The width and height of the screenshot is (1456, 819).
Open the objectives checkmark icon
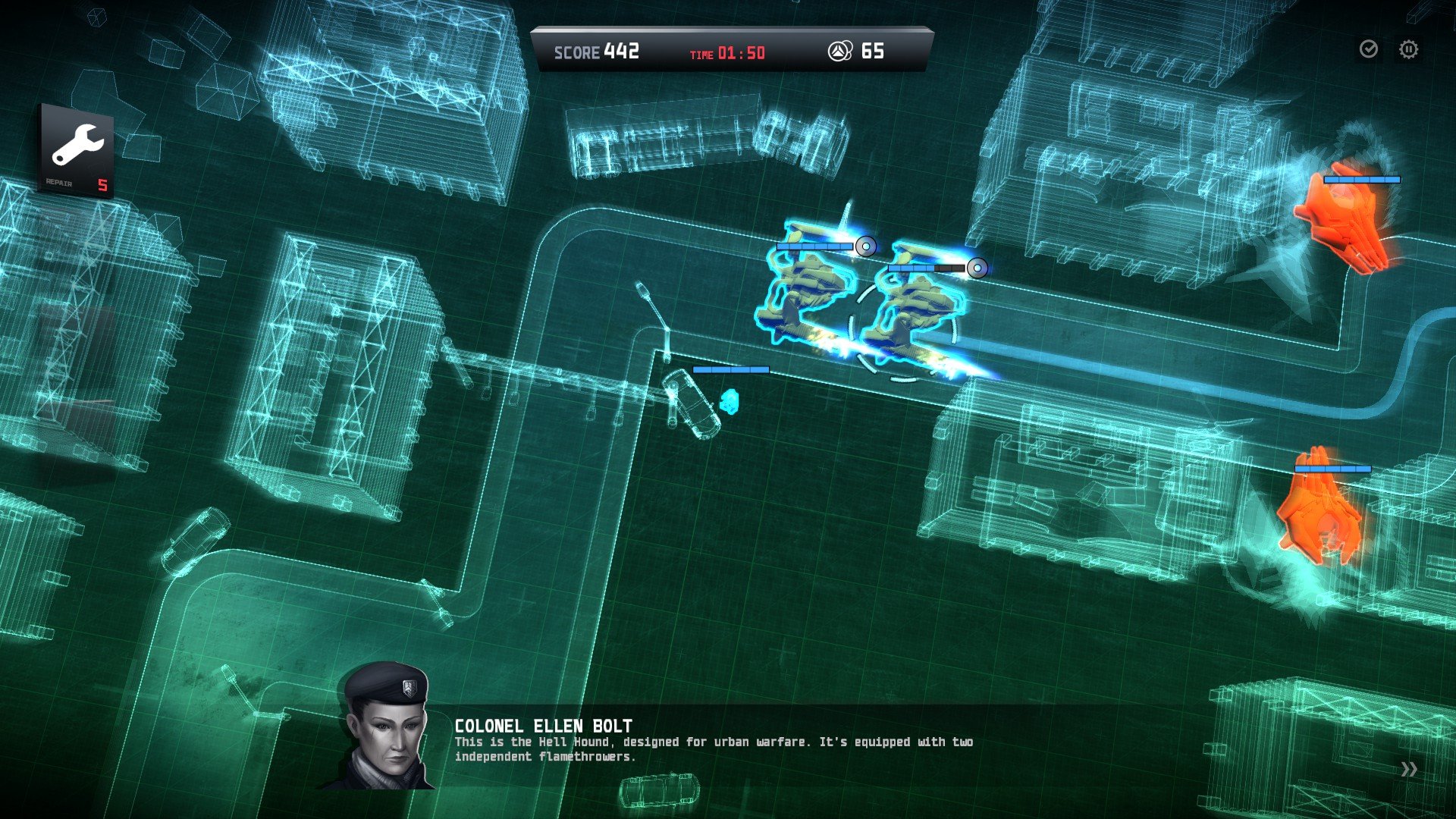point(1368,49)
